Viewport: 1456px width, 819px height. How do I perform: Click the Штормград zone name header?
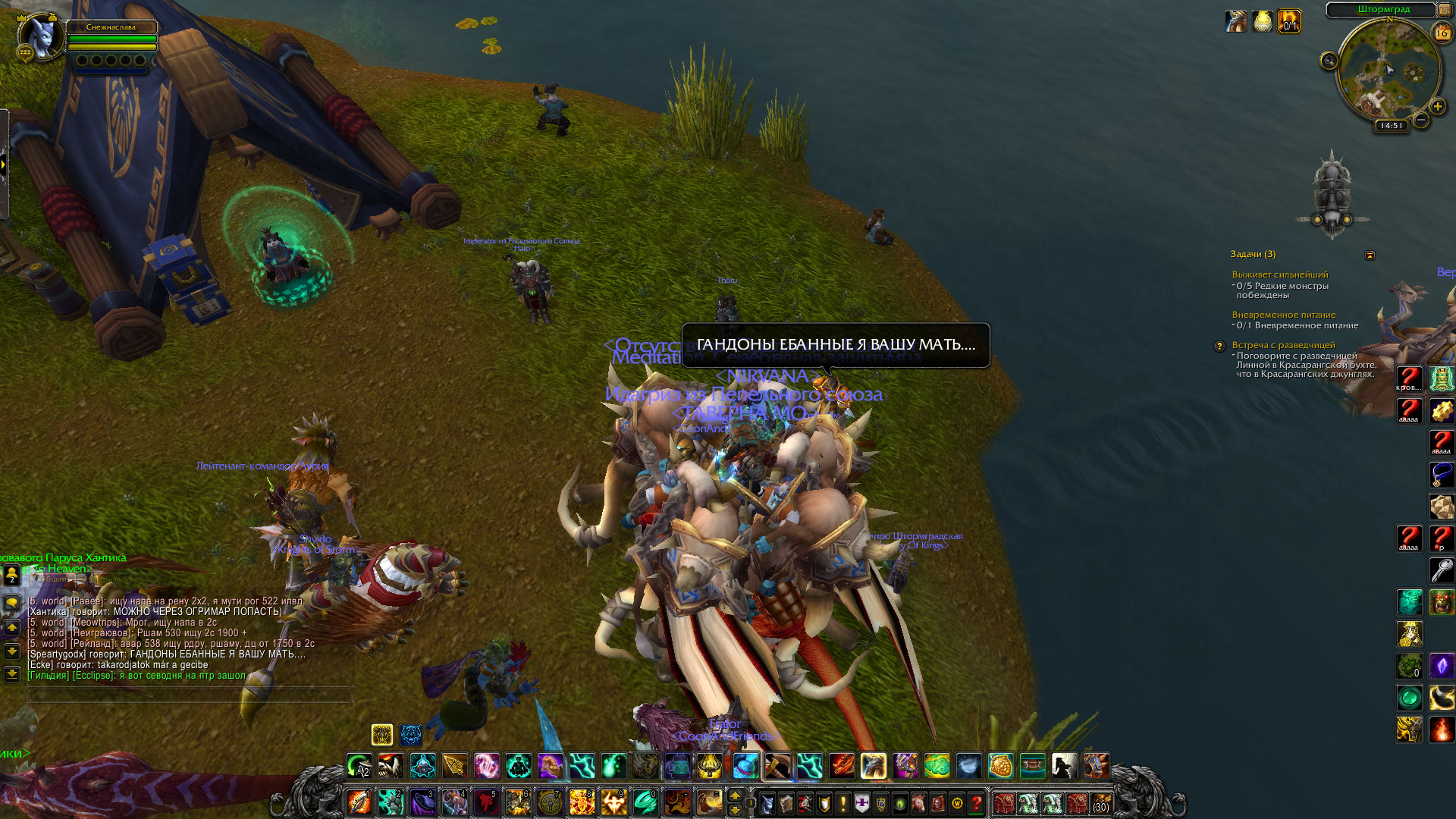(1383, 9)
